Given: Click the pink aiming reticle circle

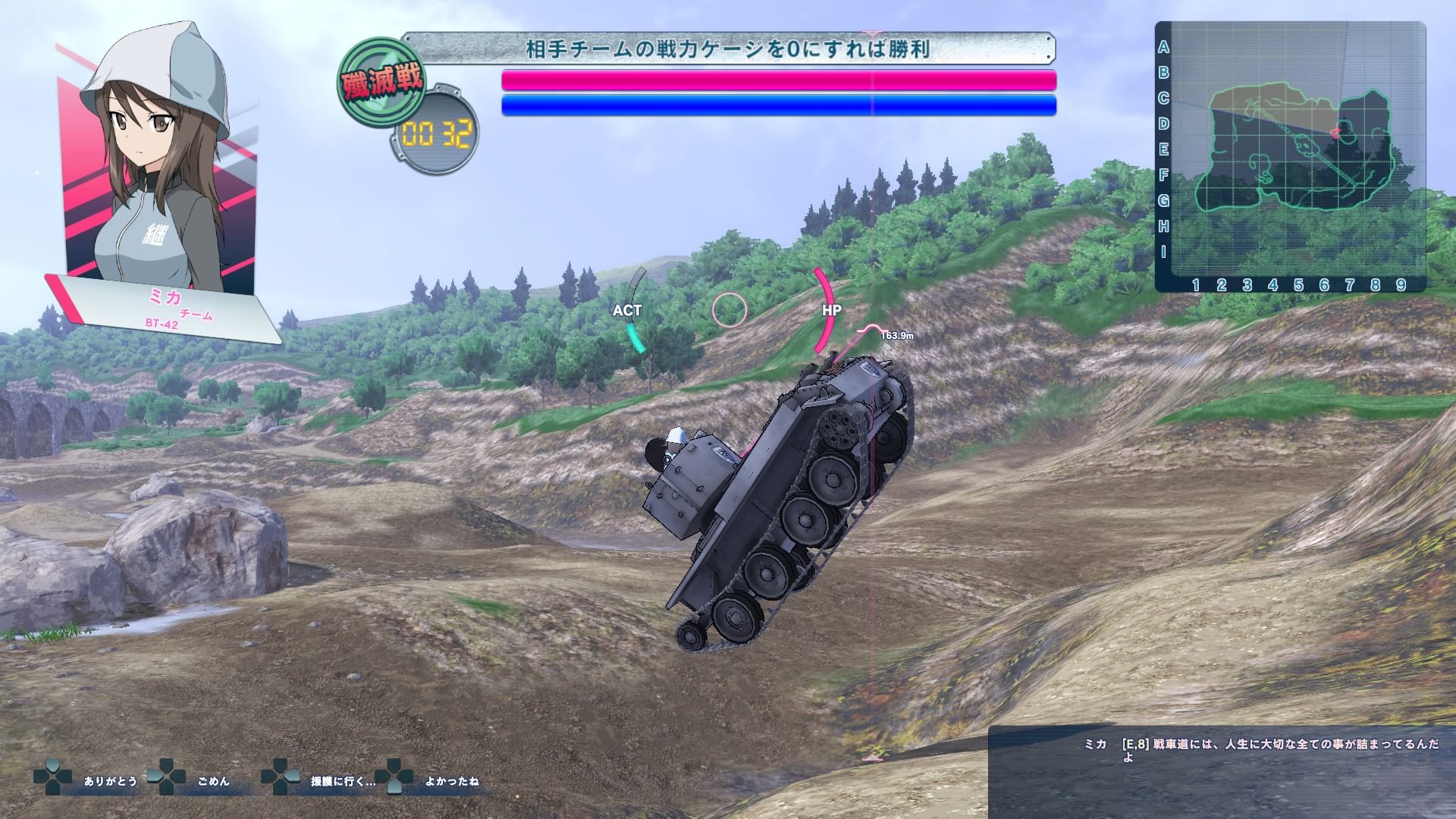Looking at the screenshot, I should 730,310.
